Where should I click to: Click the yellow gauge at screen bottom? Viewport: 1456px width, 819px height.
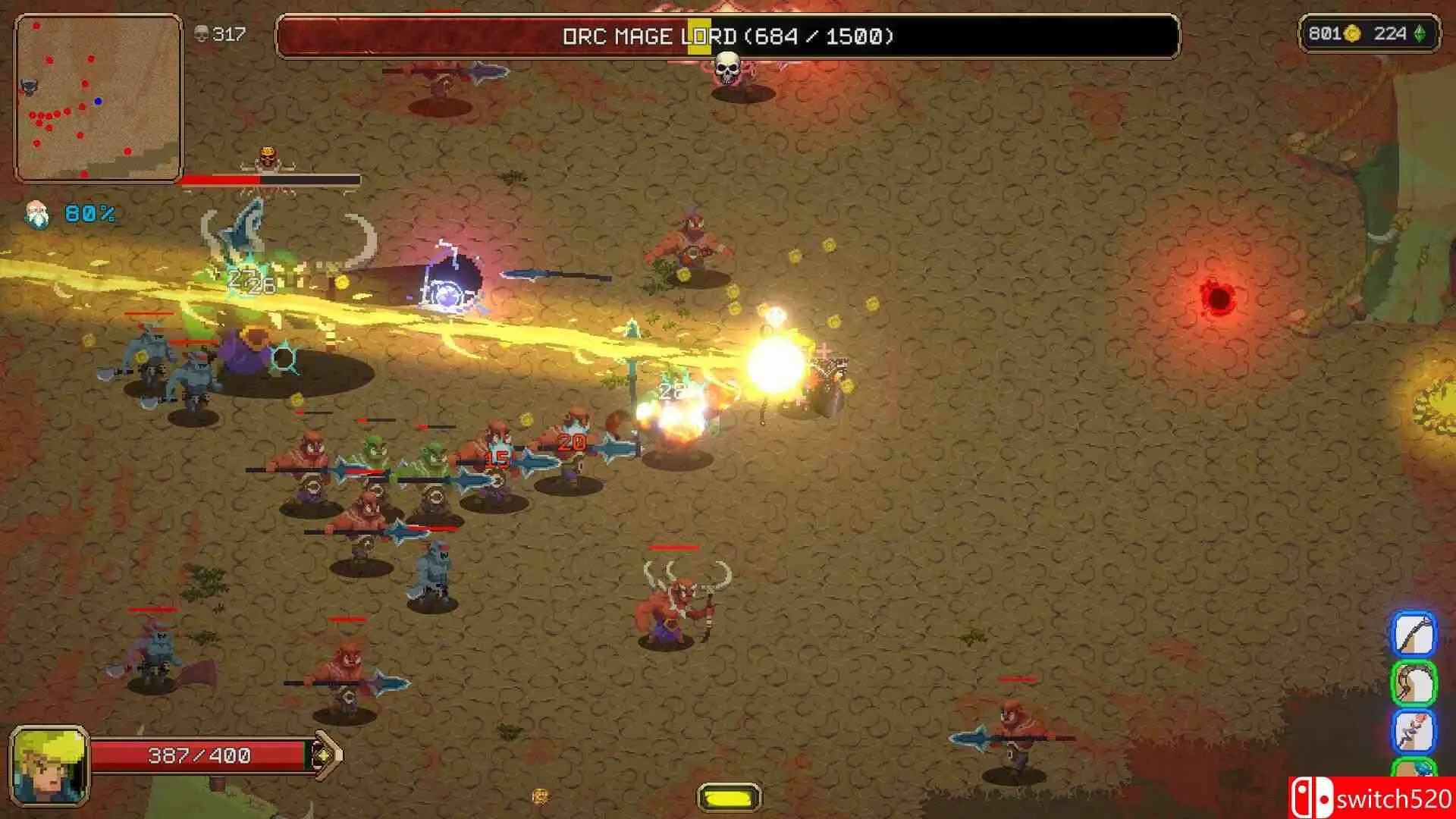click(729, 797)
